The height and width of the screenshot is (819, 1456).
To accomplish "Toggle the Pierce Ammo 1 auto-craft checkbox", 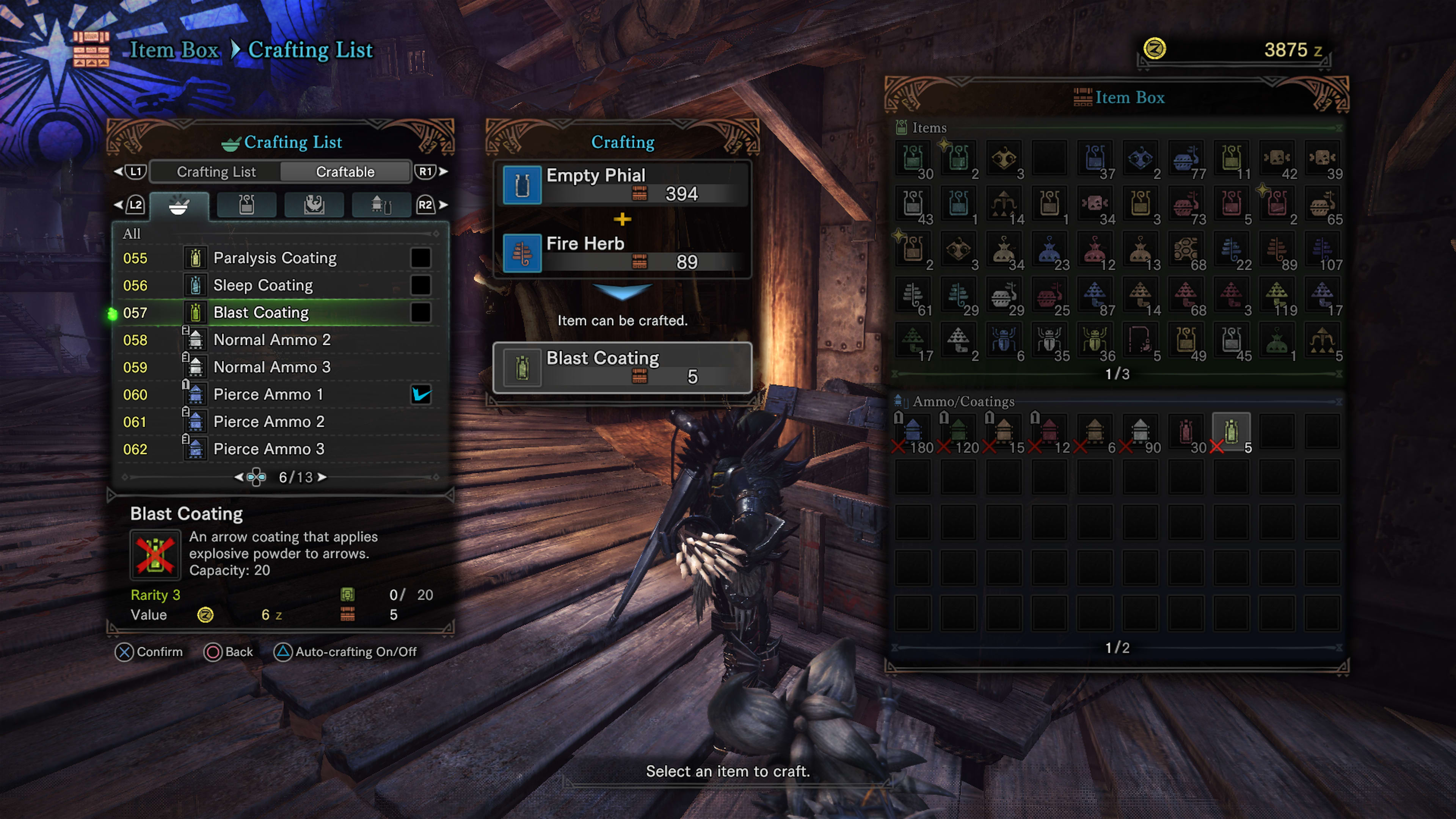I will (421, 394).
